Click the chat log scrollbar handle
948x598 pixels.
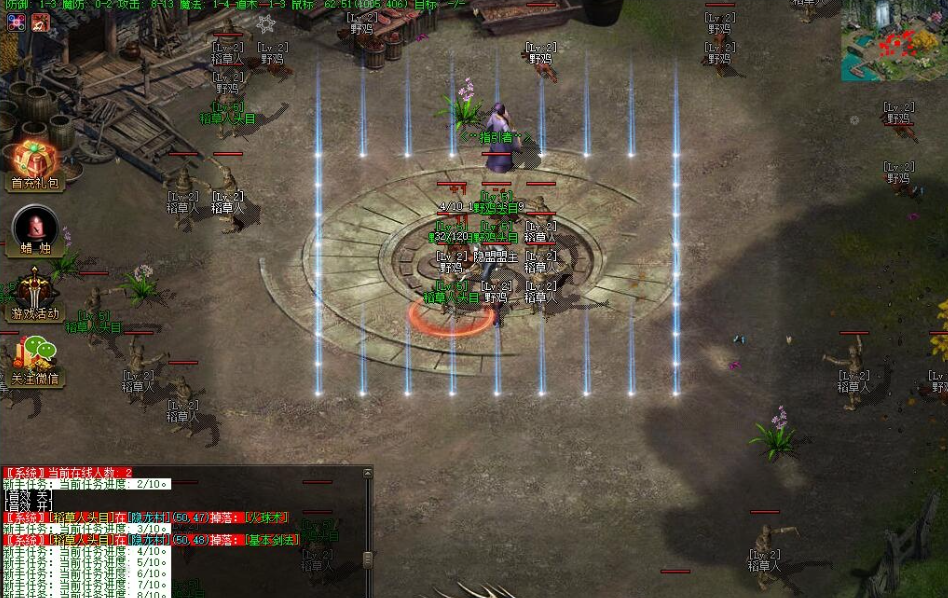coord(367,559)
